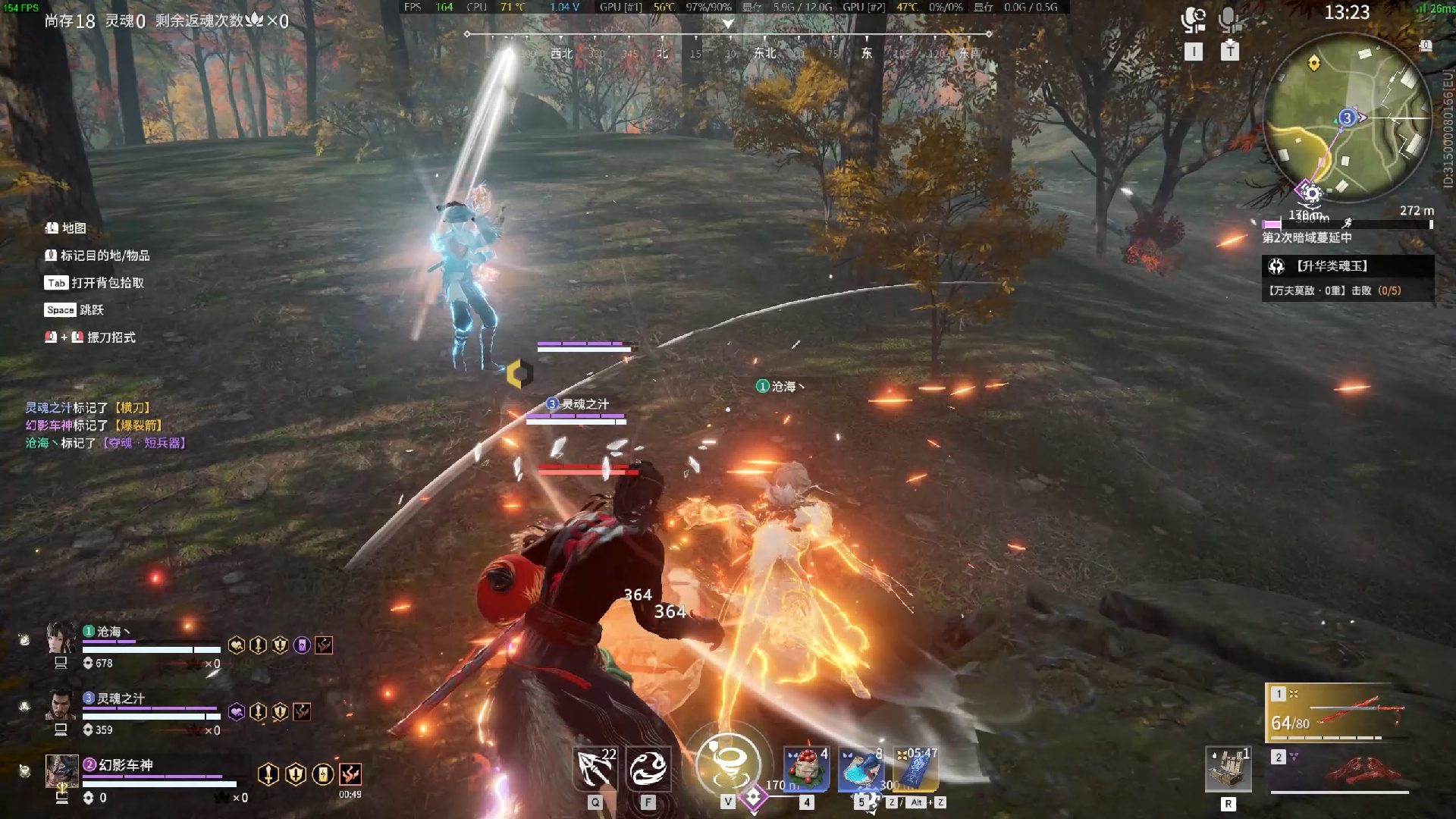Select teammate 灵魂之汁 portrait
The width and height of the screenshot is (1456, 819).
coord(61,705)
